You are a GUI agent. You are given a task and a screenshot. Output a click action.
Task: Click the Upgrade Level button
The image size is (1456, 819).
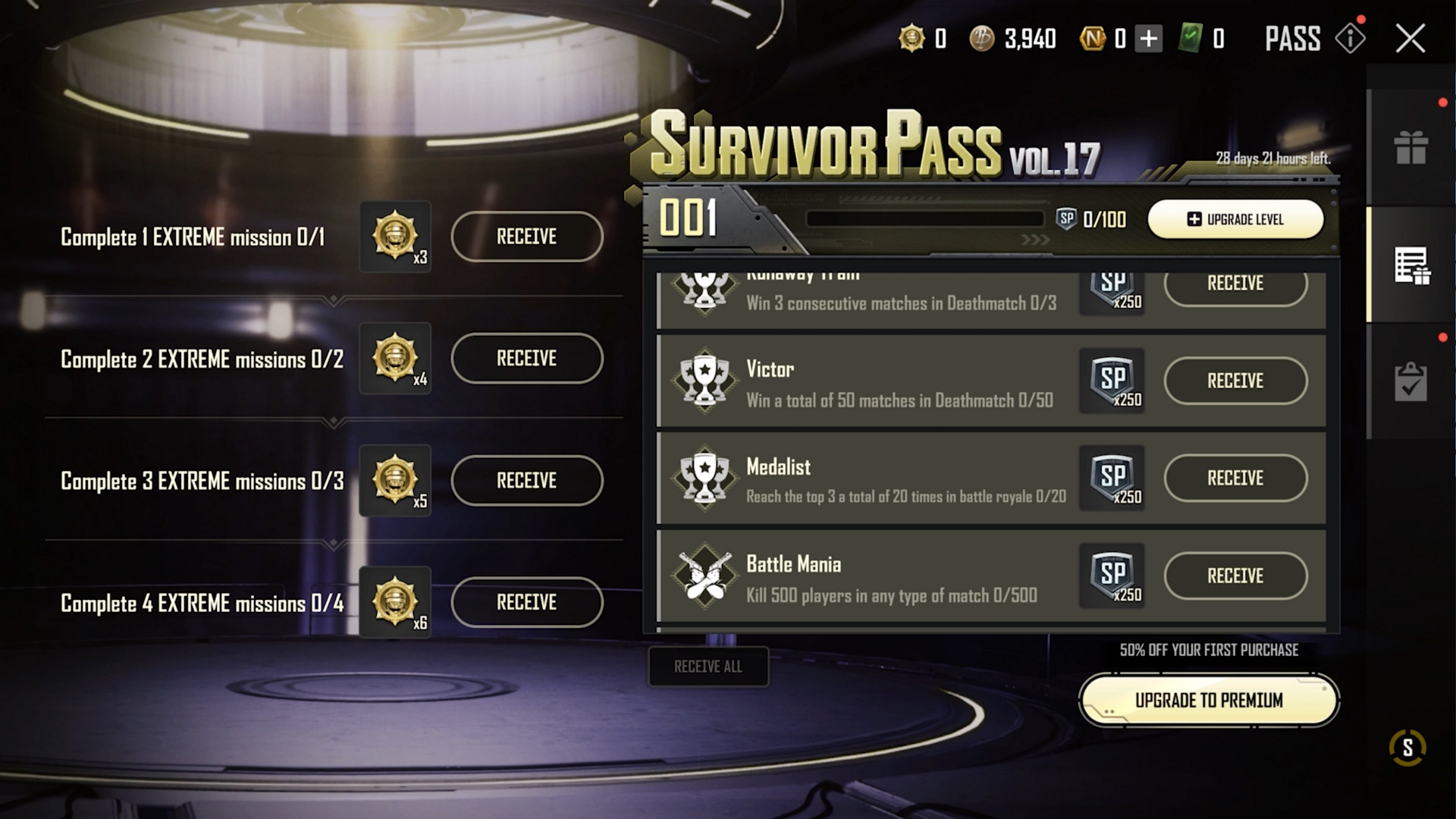1235,219
